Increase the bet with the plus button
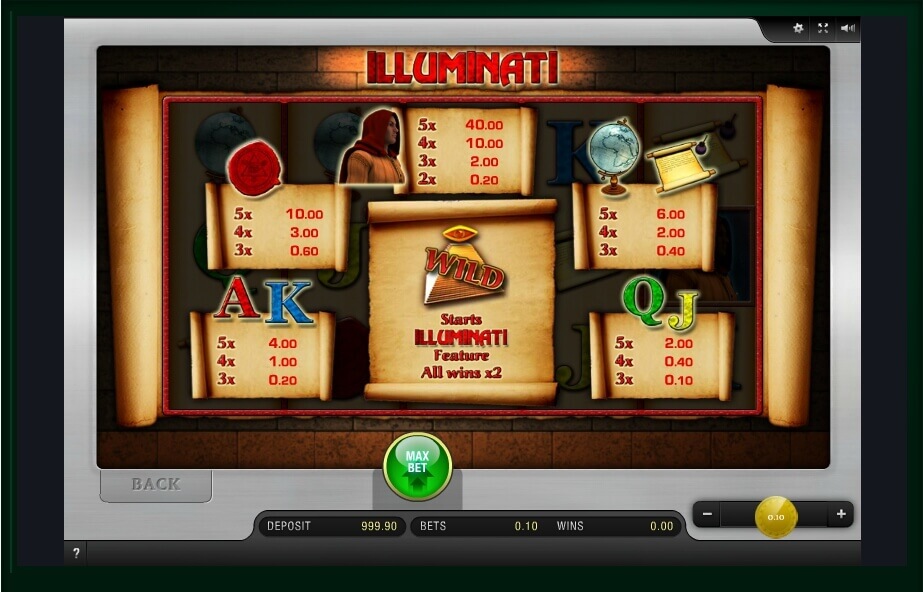Image resolution: width=923 pixels, height=592 pixels. click(x=841, y=515)
